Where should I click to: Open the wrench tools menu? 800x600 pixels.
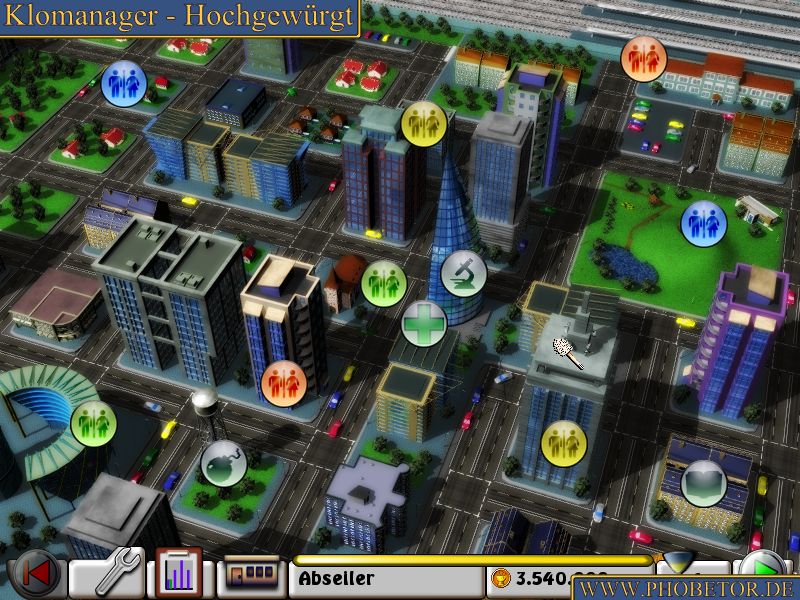coord(108,575)
